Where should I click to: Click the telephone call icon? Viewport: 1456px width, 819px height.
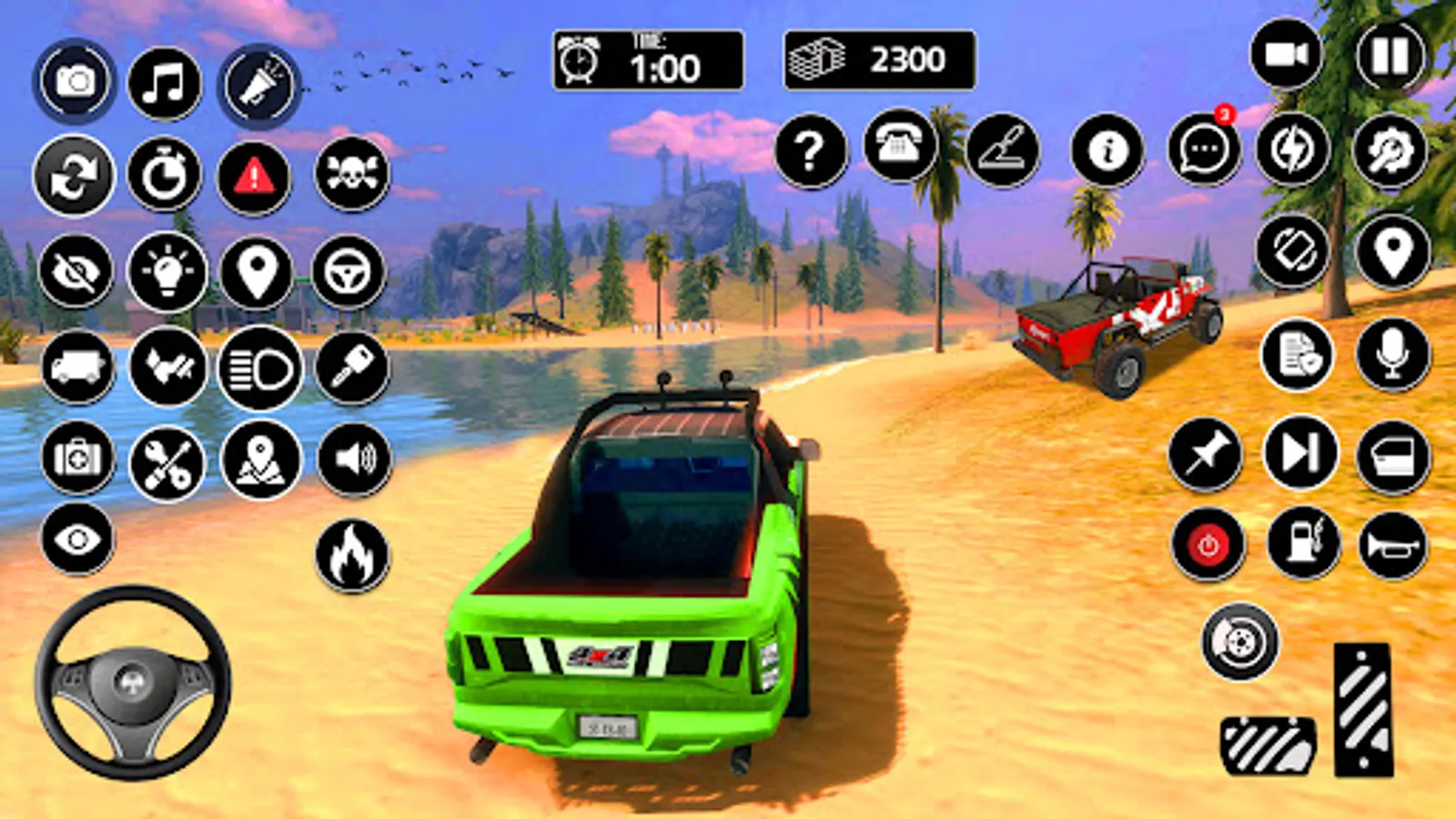click(x=899, y=146)
